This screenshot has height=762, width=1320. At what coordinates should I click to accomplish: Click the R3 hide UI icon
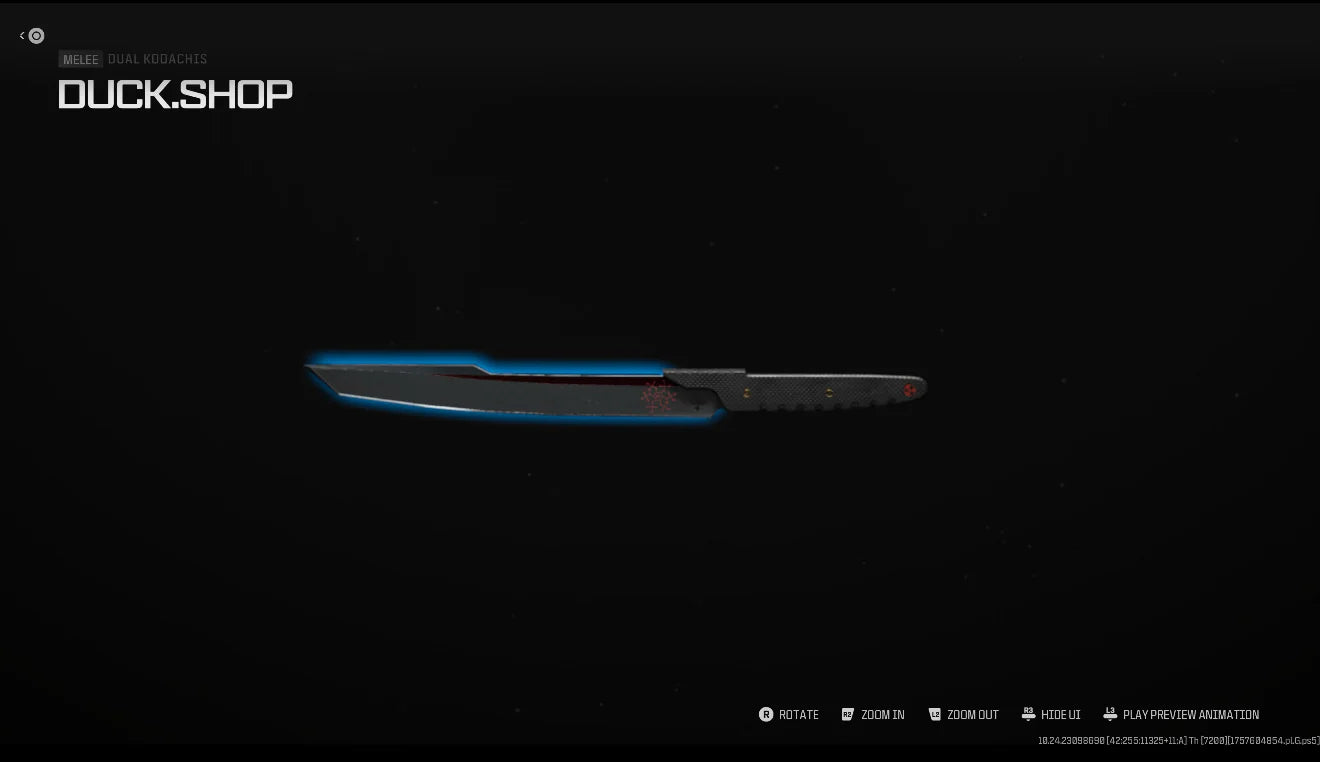(1029, 712)
